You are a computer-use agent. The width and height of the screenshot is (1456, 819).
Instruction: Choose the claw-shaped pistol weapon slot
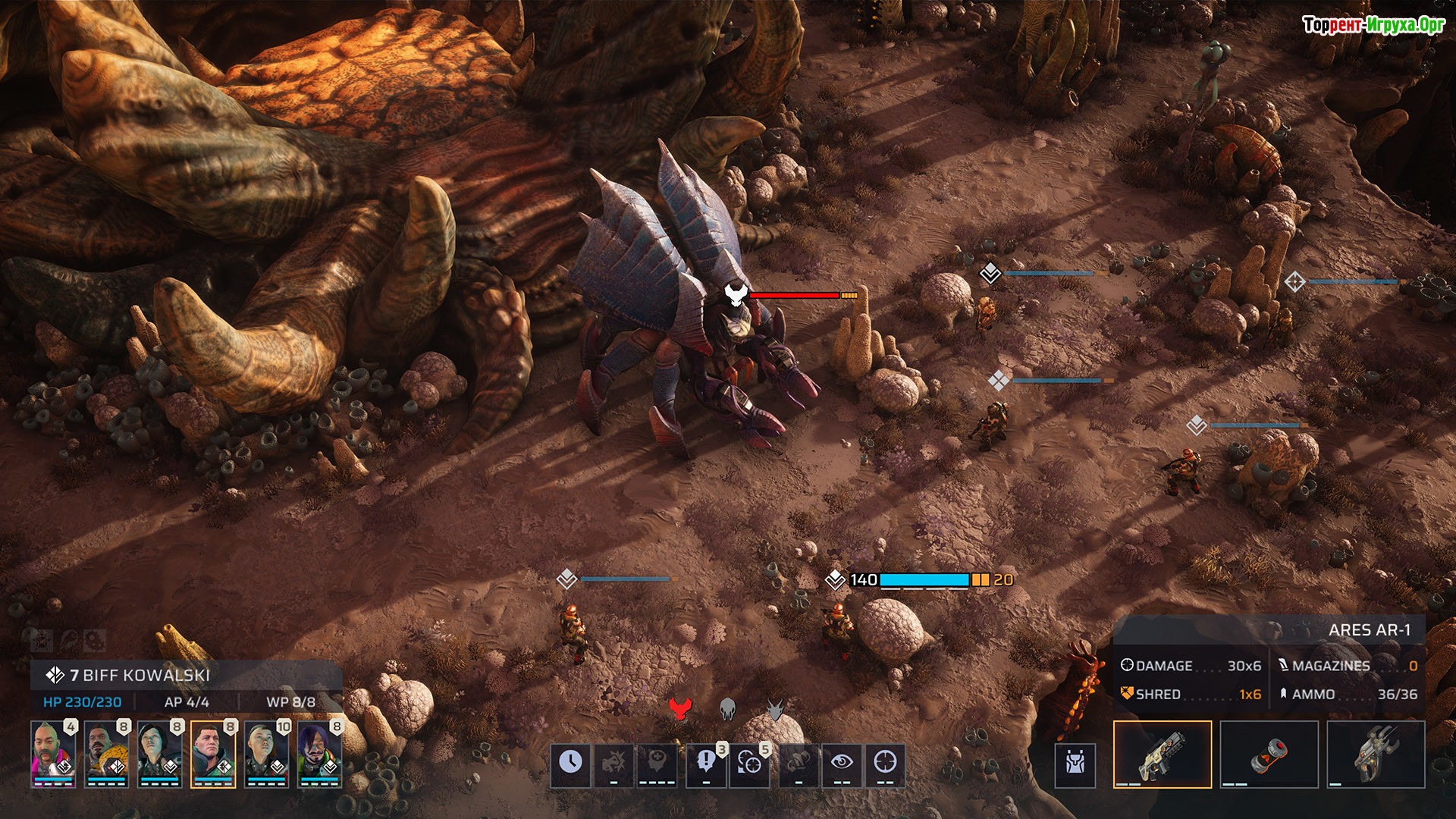point(1376,754)
